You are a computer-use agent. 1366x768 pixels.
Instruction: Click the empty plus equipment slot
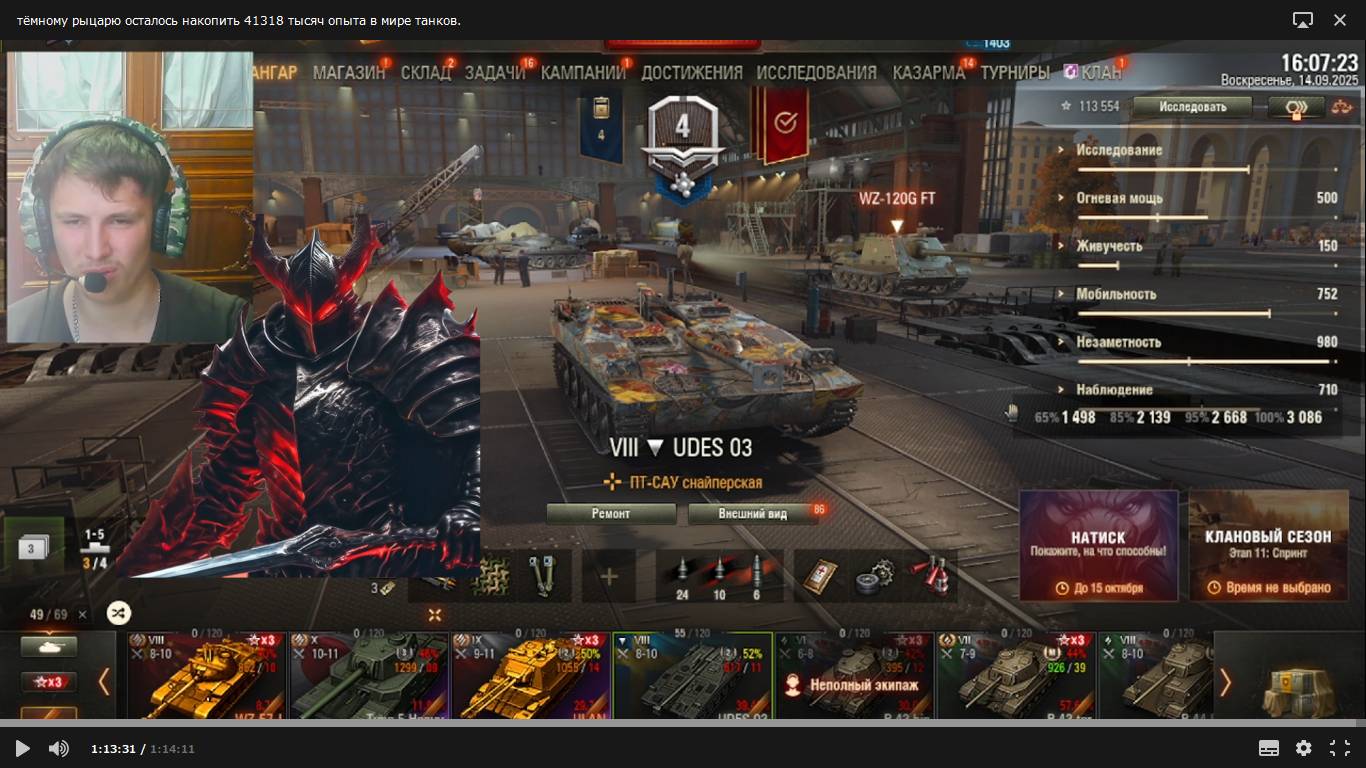click(609, 576)
